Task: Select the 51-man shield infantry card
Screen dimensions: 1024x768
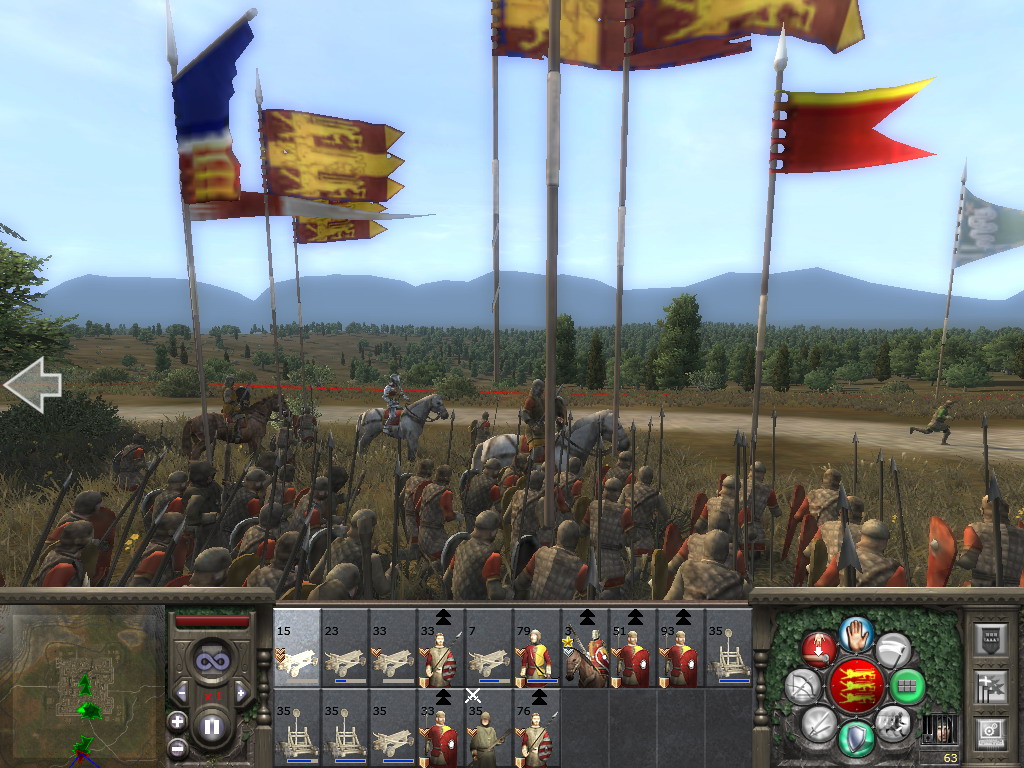Action: coord(633,648)
